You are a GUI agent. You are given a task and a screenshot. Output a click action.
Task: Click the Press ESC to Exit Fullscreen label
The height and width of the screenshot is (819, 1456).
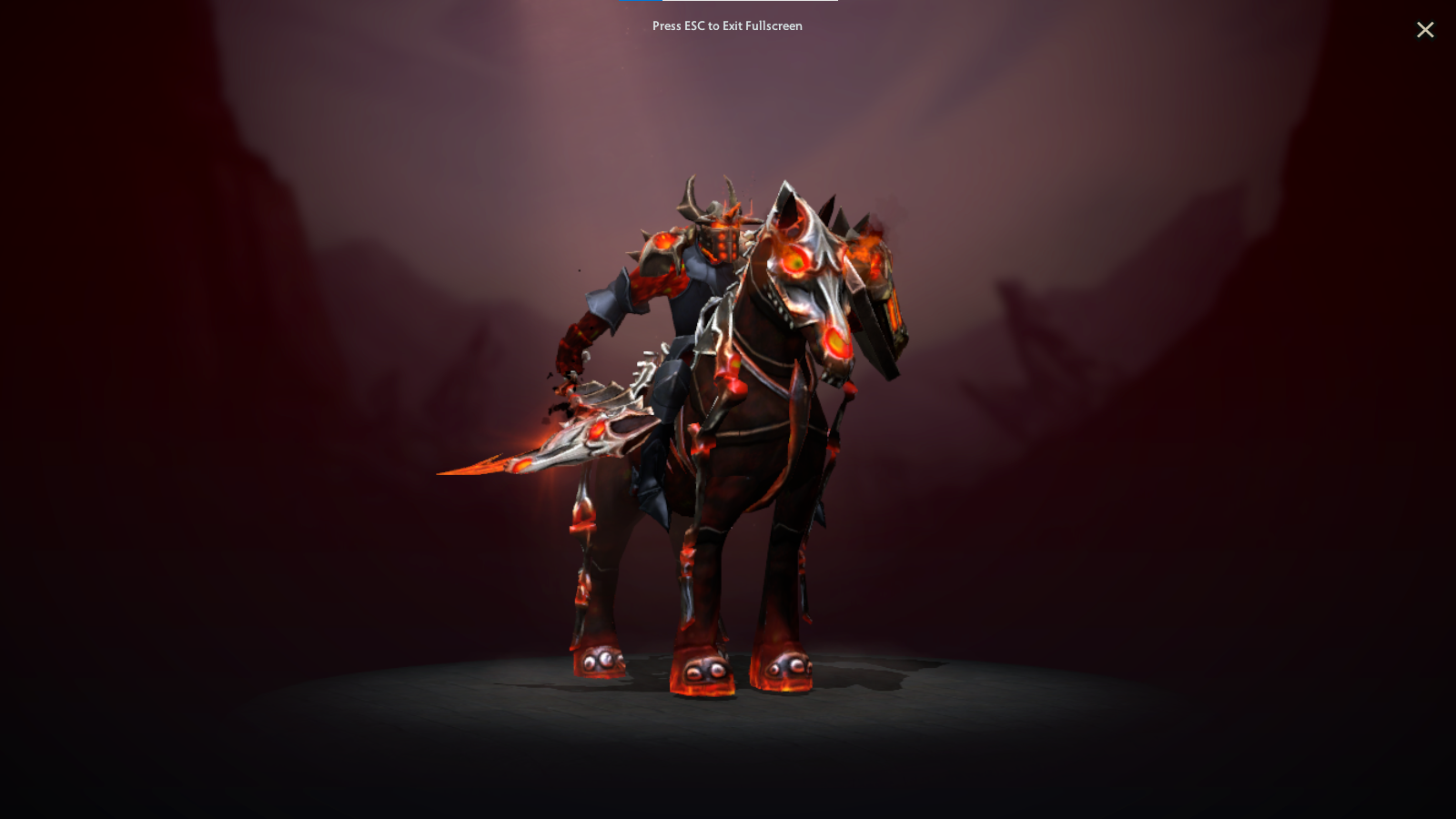click(x=726, y=25)
